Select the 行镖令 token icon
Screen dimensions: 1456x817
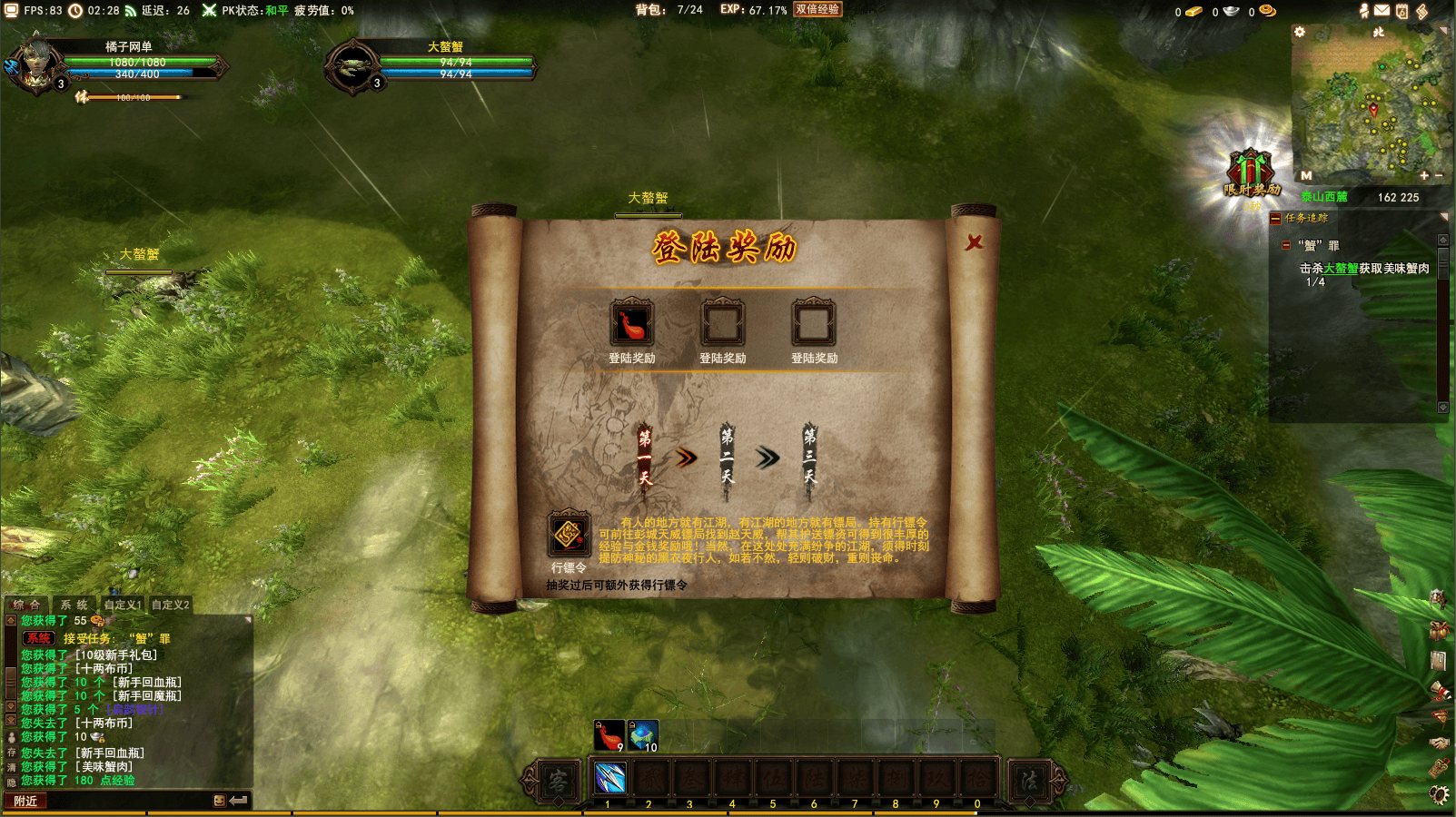point(569,535)
